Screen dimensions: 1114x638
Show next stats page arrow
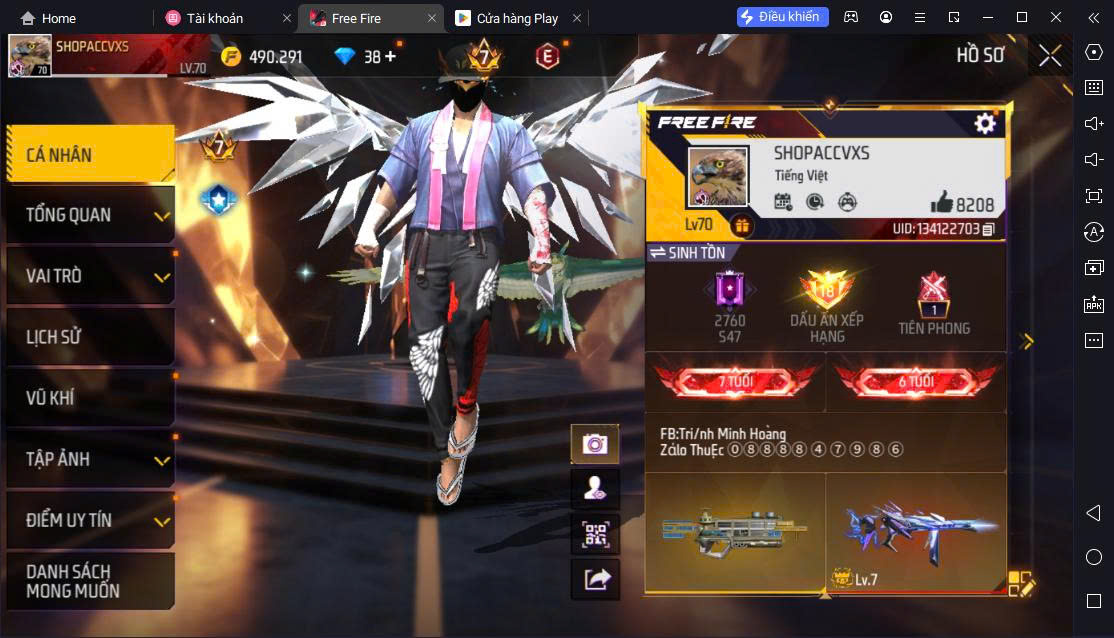pyautogui.click(x=1027, y=341)
